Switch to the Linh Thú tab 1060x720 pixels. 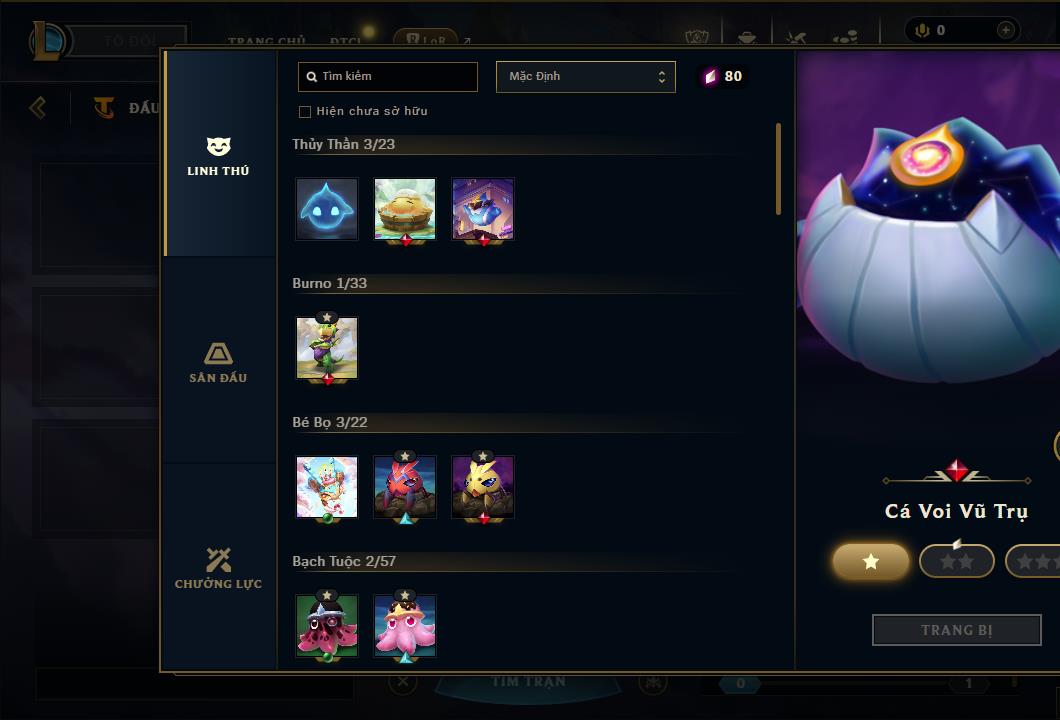point(218,156)
